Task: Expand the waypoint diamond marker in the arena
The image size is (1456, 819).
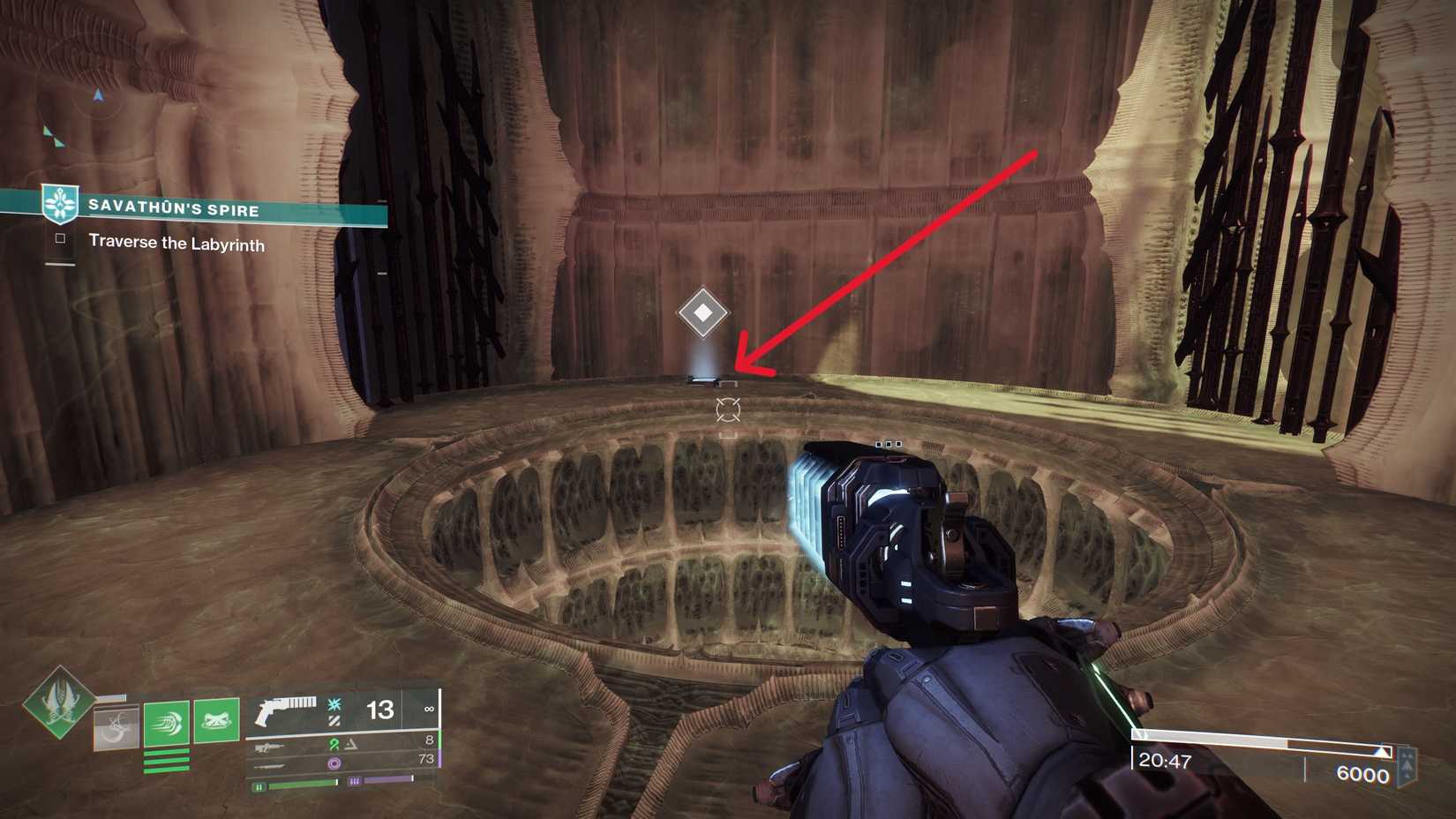Action: (702, 312)
